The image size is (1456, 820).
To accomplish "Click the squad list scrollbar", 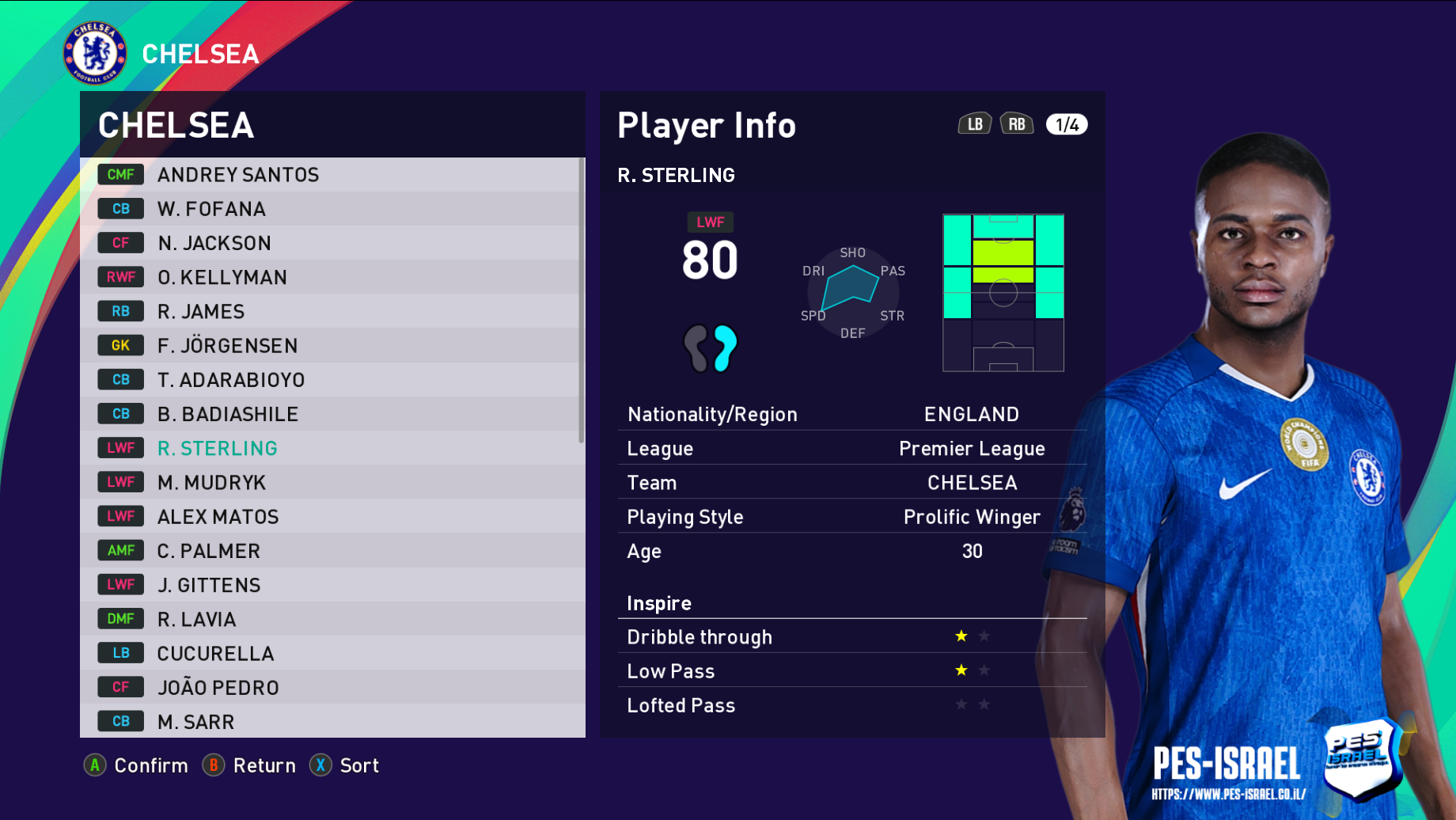I will [582, 301].
